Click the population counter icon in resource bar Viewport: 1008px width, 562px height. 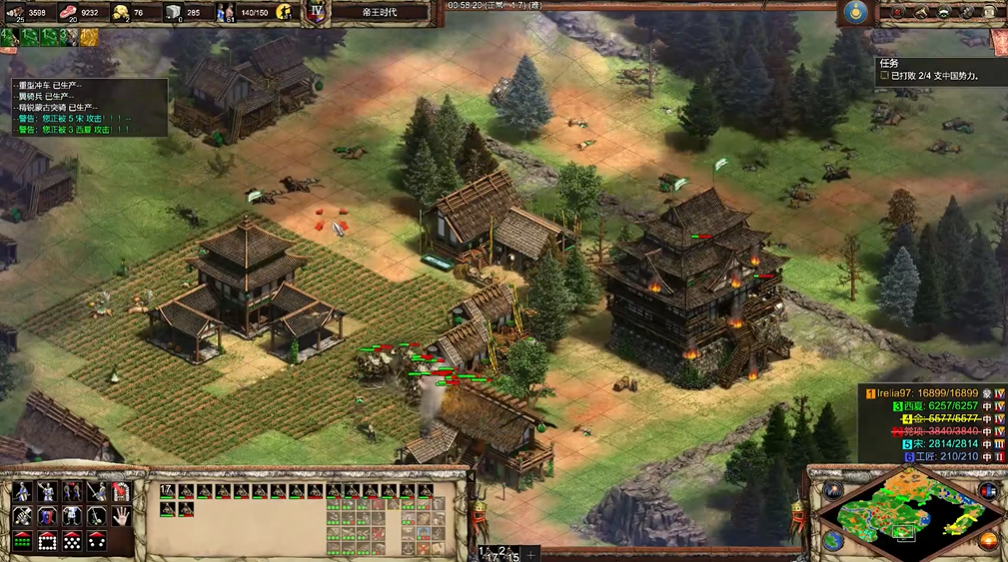226,12
